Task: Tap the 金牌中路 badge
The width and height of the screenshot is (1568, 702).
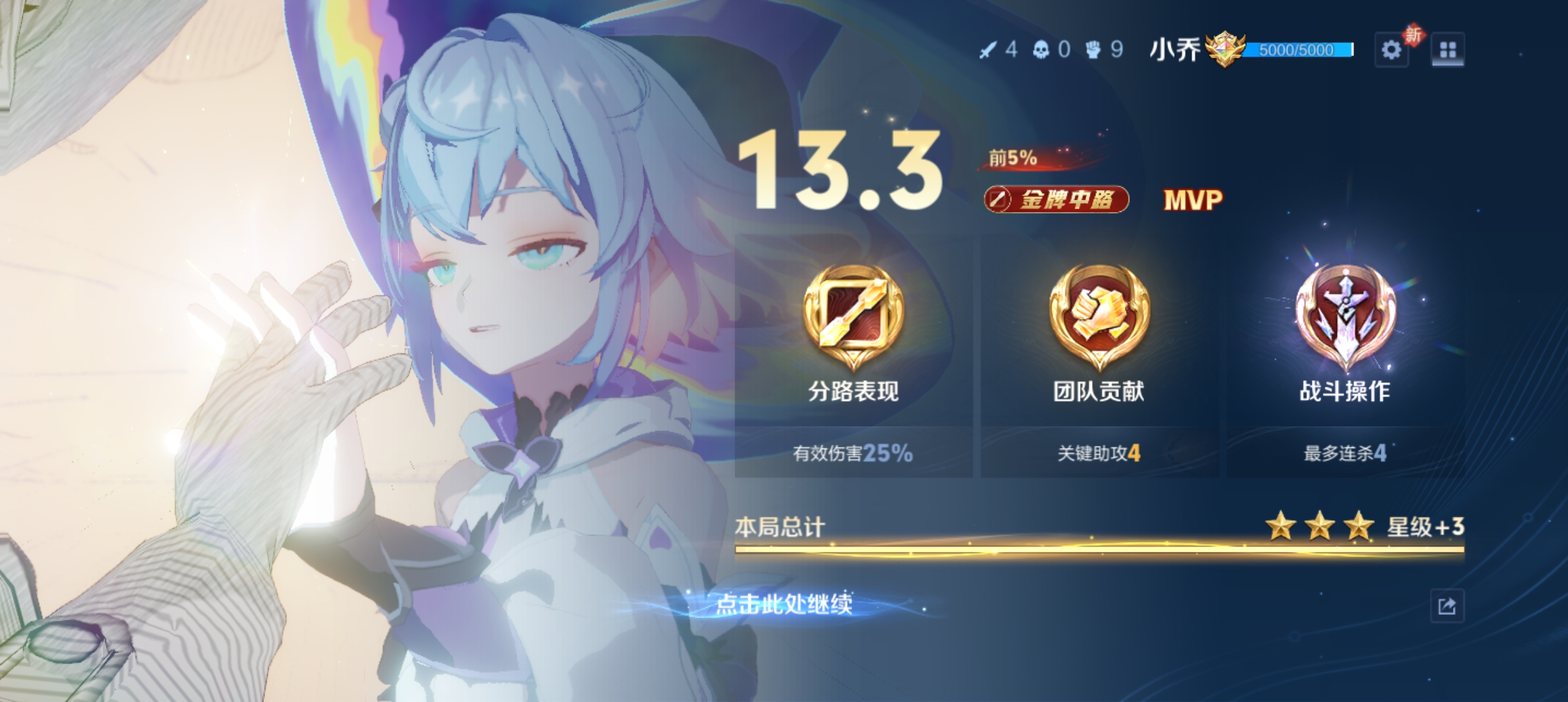Action: coord(1056,200)
